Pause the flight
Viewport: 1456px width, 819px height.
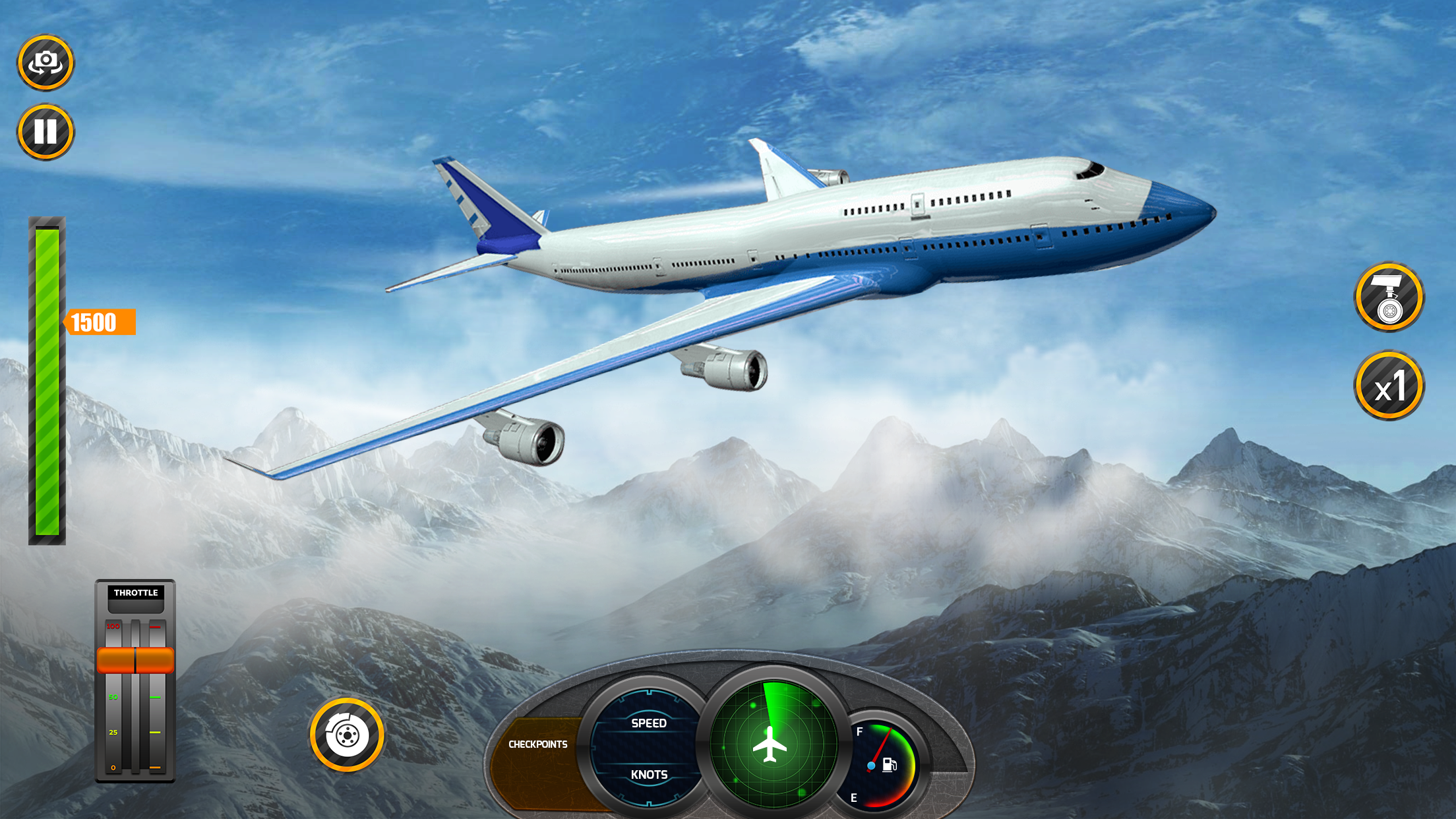point(45,132)
